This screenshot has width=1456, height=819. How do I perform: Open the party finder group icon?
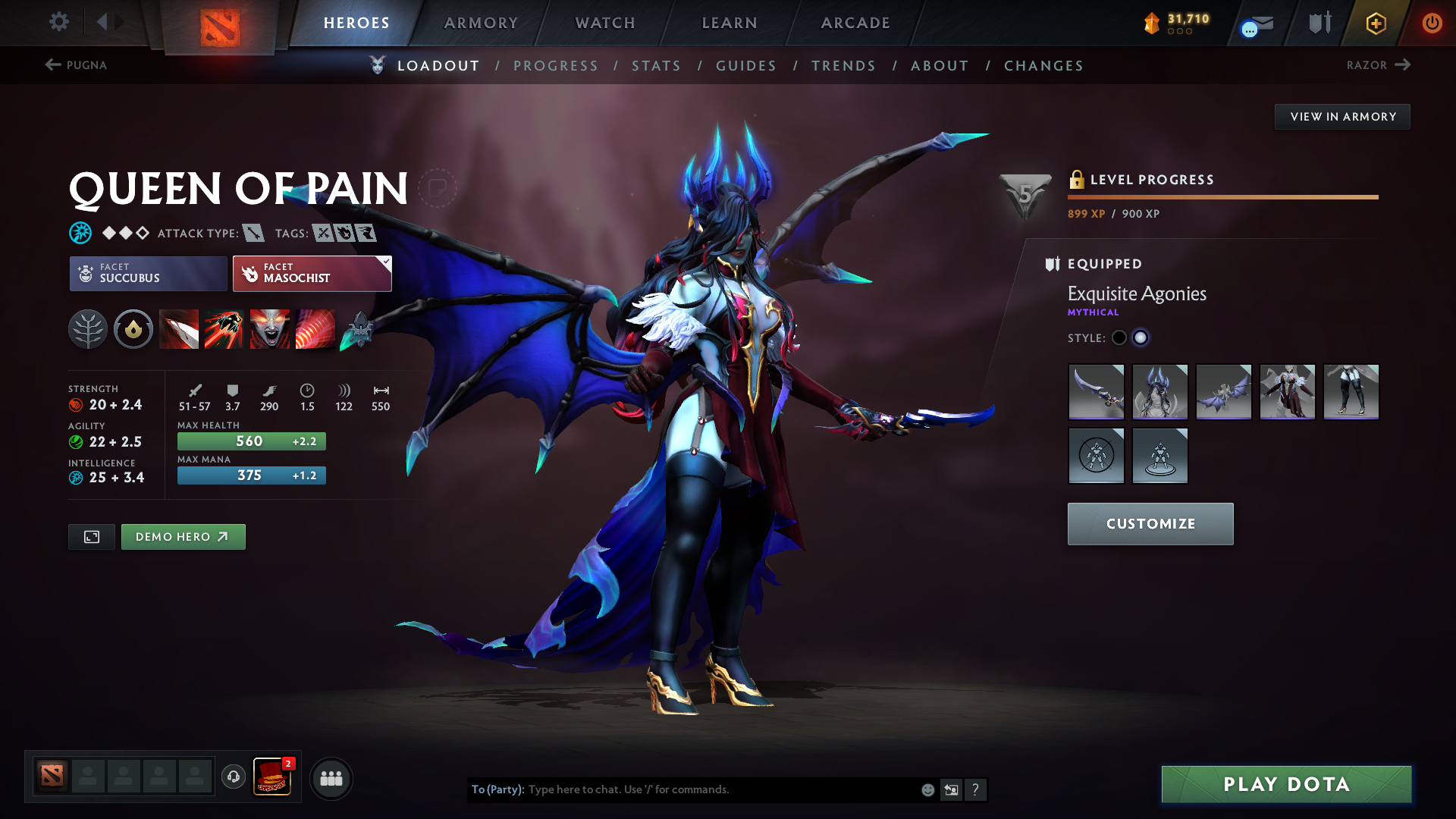tap(331, 778)
